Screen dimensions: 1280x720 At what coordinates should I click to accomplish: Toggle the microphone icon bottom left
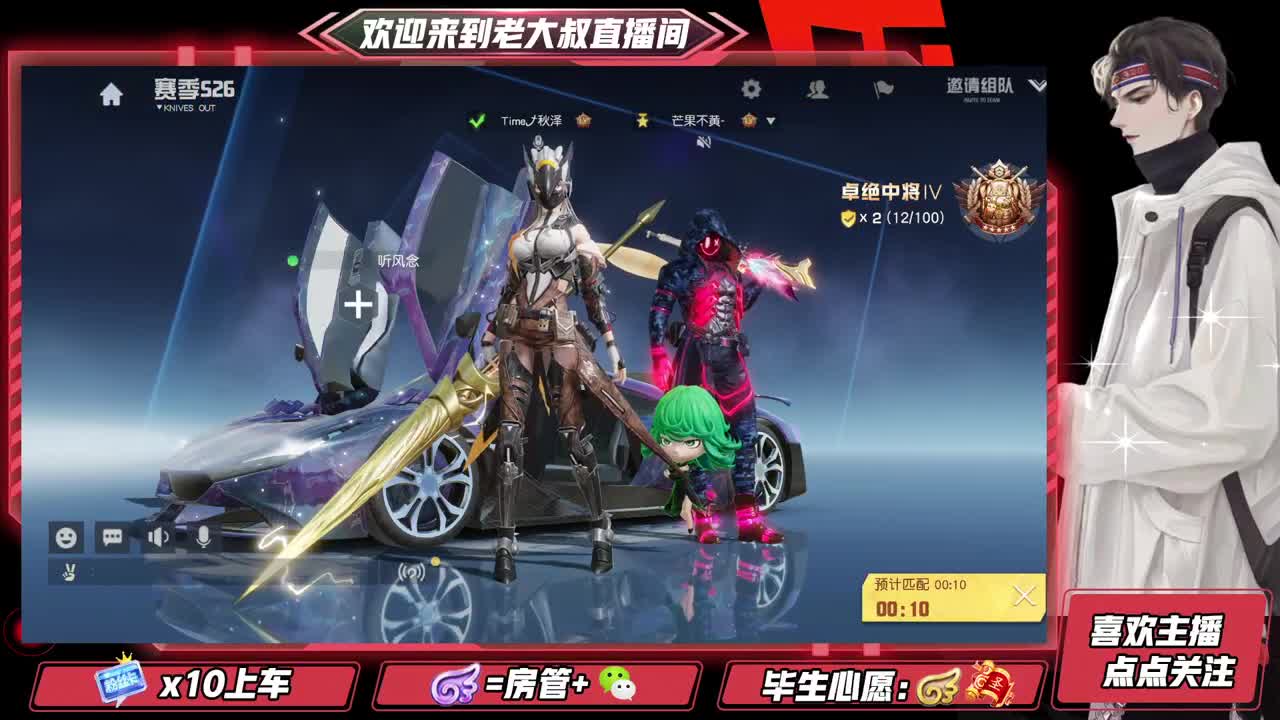click(204, 538)
